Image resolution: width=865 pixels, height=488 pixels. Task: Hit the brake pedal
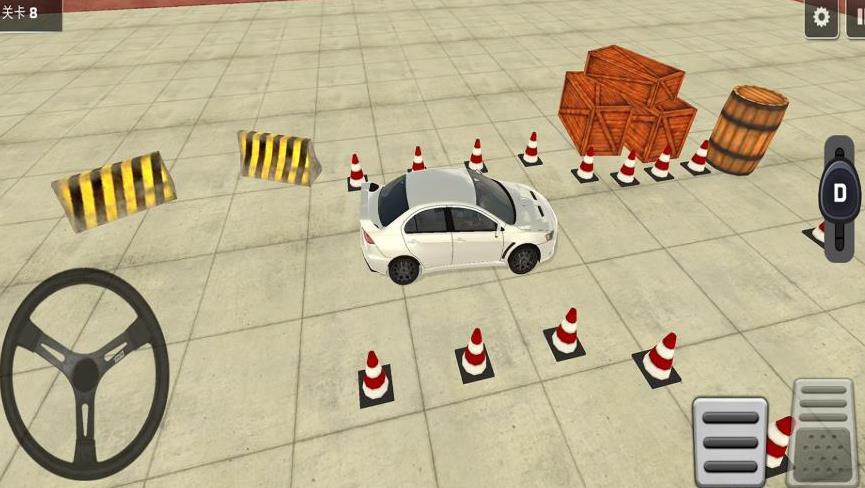729,441
